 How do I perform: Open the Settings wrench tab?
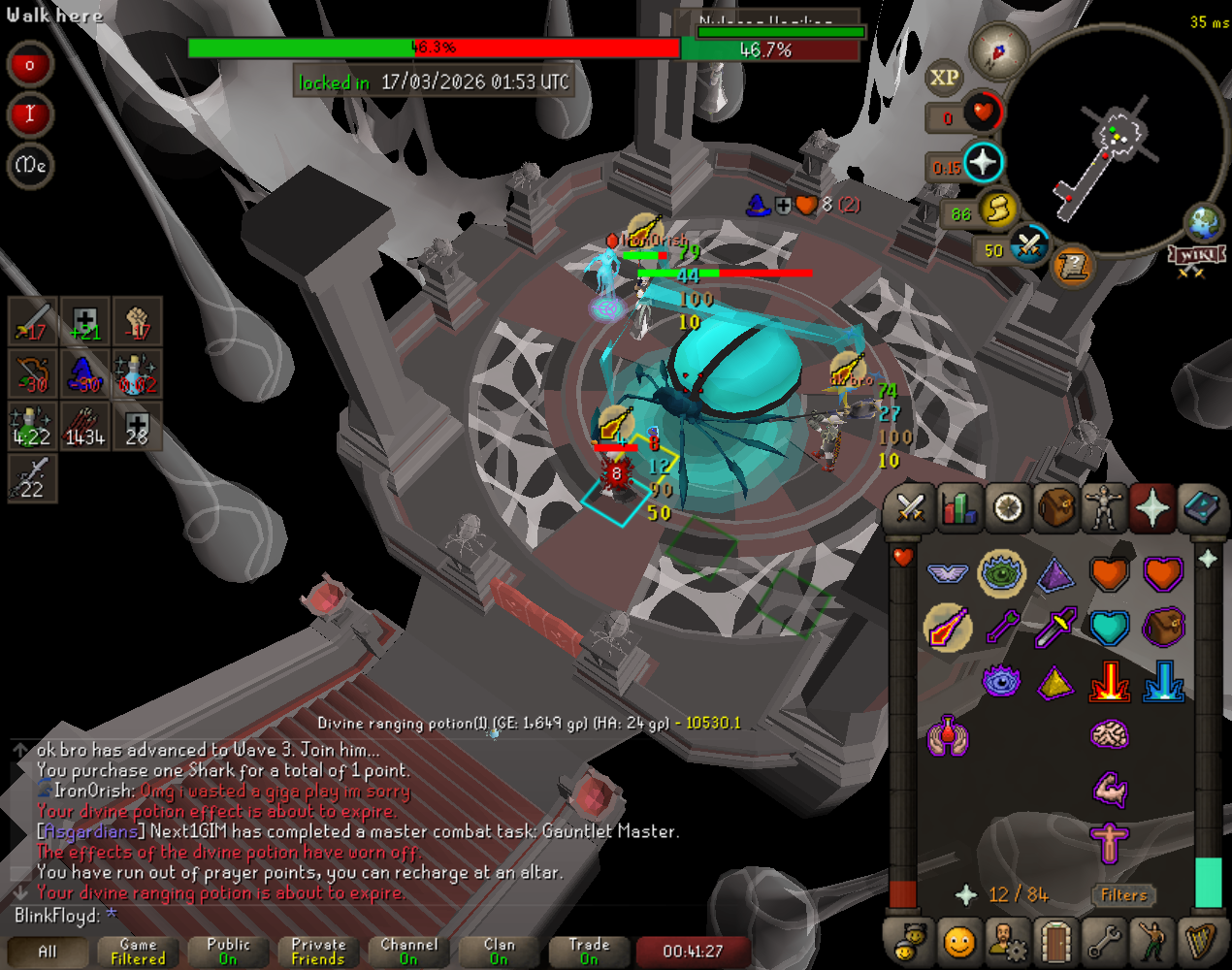[x=1104, y=941]
